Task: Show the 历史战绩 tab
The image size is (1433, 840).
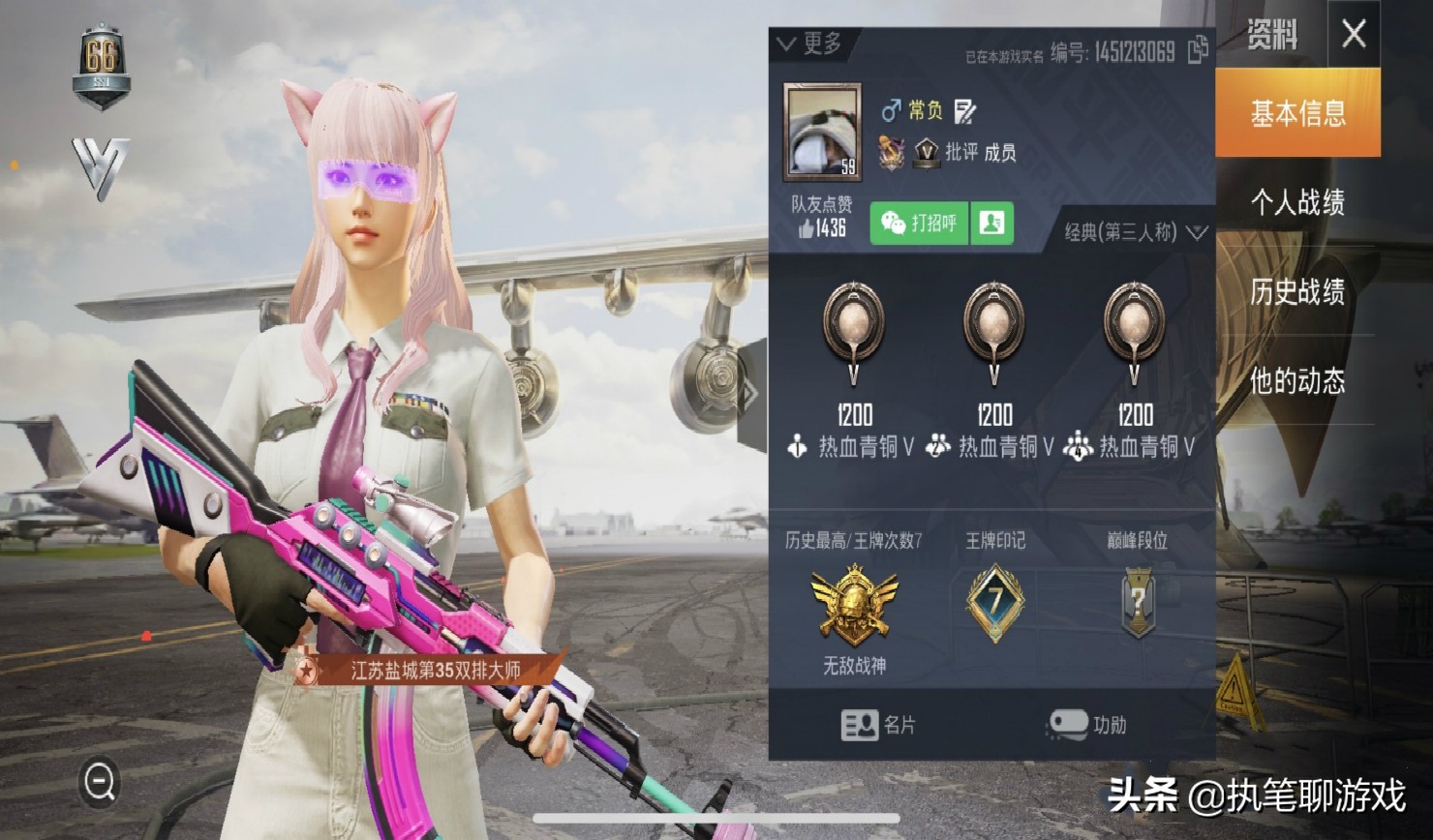Action: (x=1297, y=291)
